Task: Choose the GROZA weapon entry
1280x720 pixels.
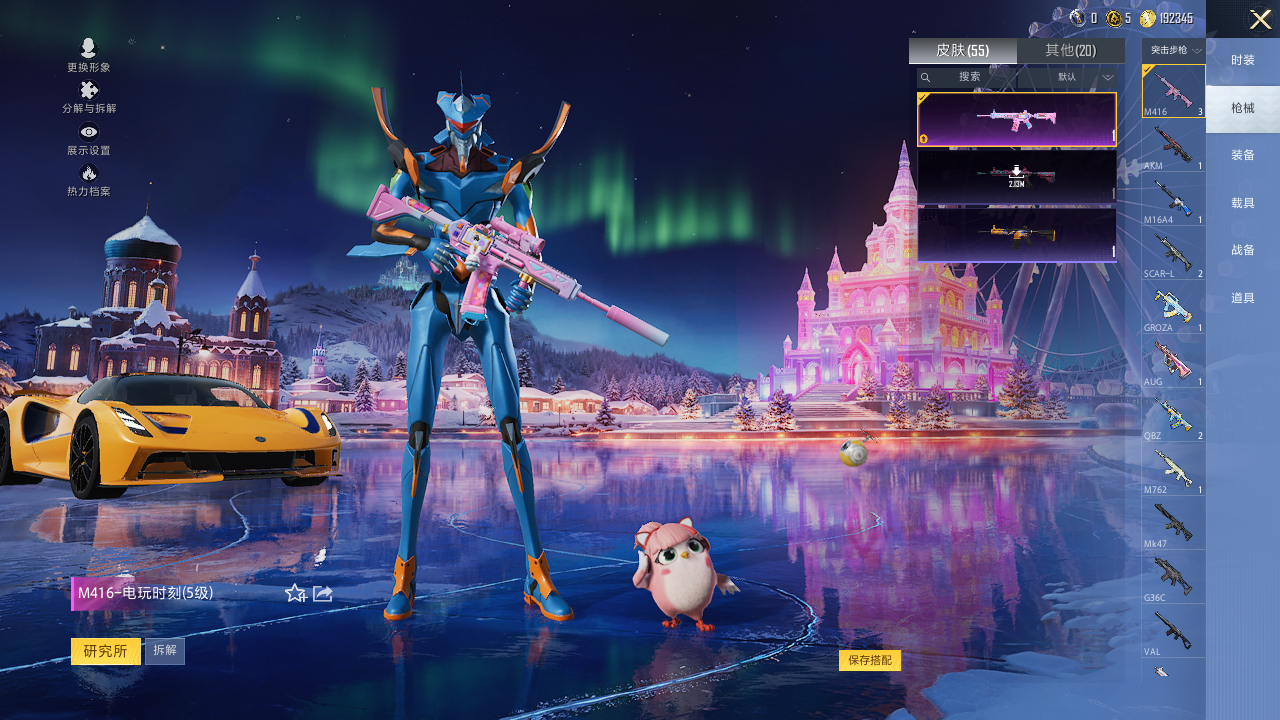Action: (1173, 307)
